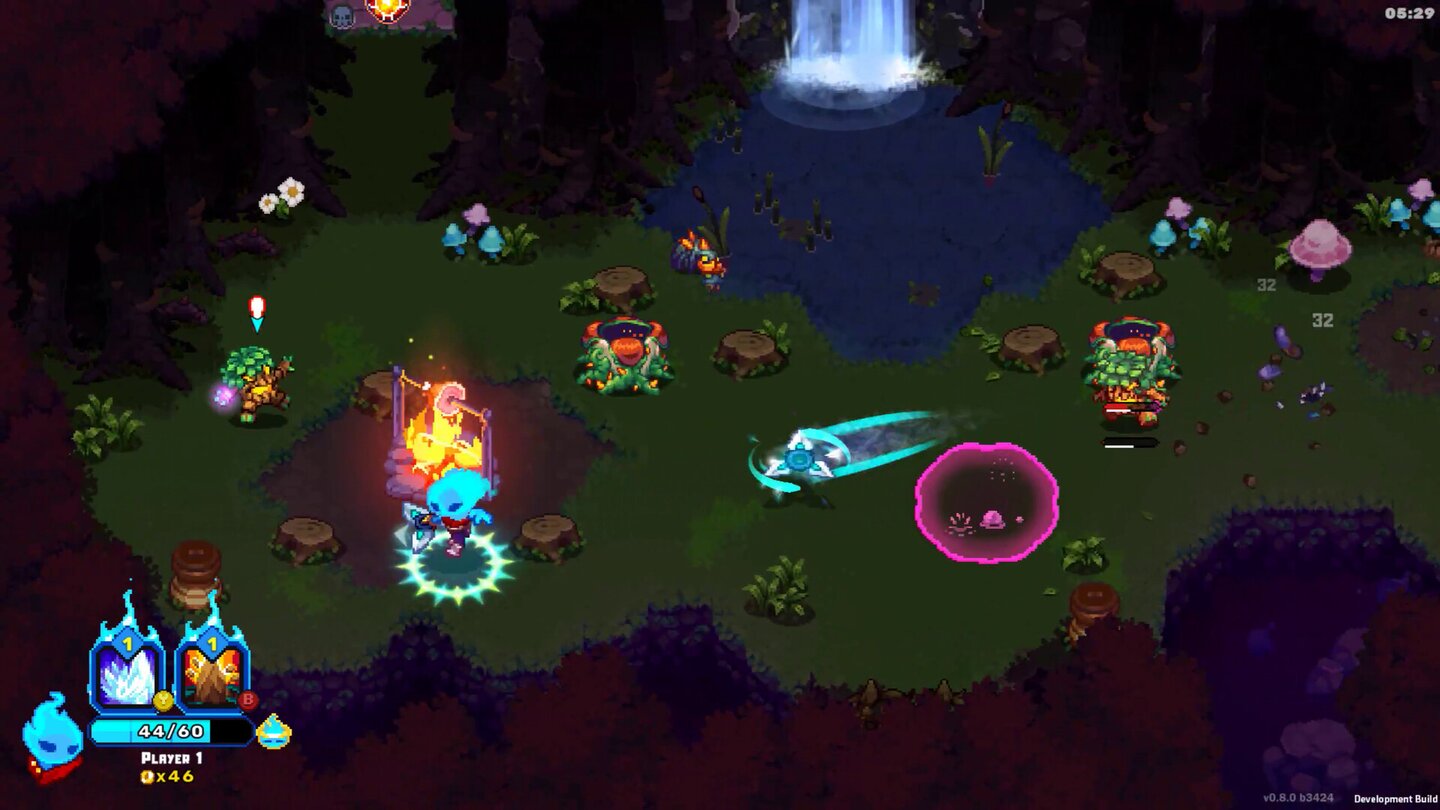Click the Player 1 character portrait
1440x810 pixels.
click(52, 735)
